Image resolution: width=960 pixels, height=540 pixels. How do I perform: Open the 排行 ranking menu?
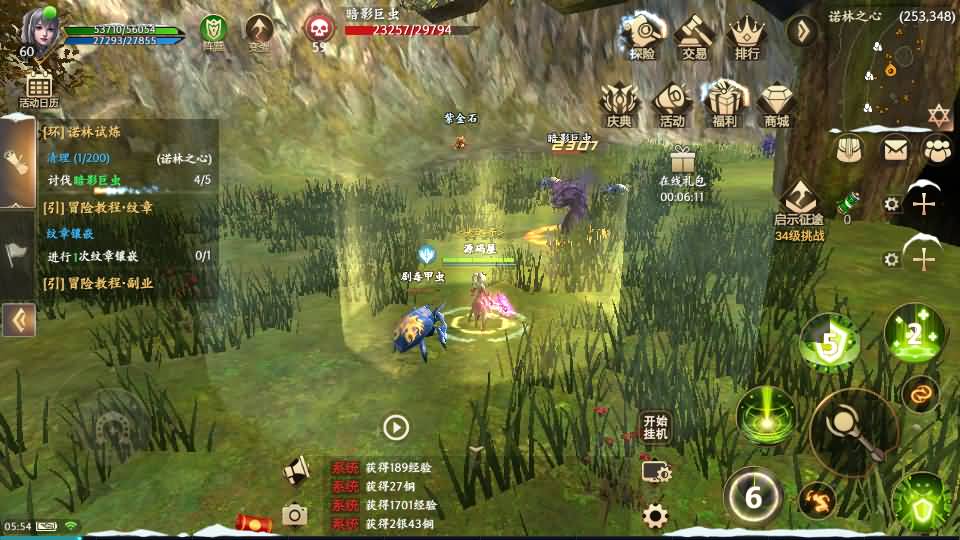pyautogui.click(x=746, y=37)
